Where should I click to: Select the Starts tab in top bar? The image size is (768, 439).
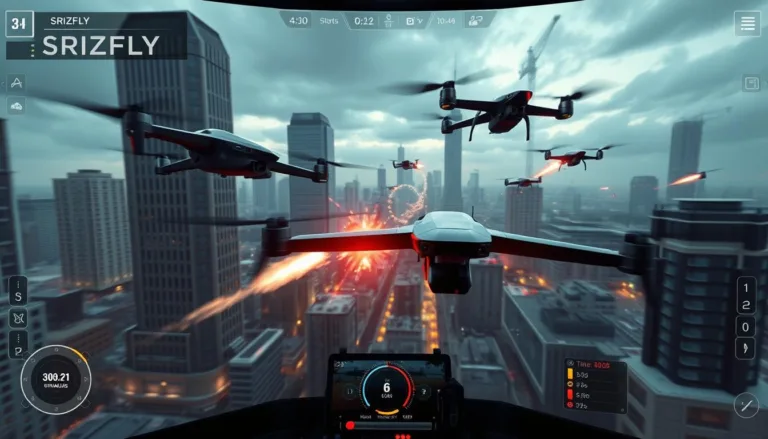click(x=328, y=19)
